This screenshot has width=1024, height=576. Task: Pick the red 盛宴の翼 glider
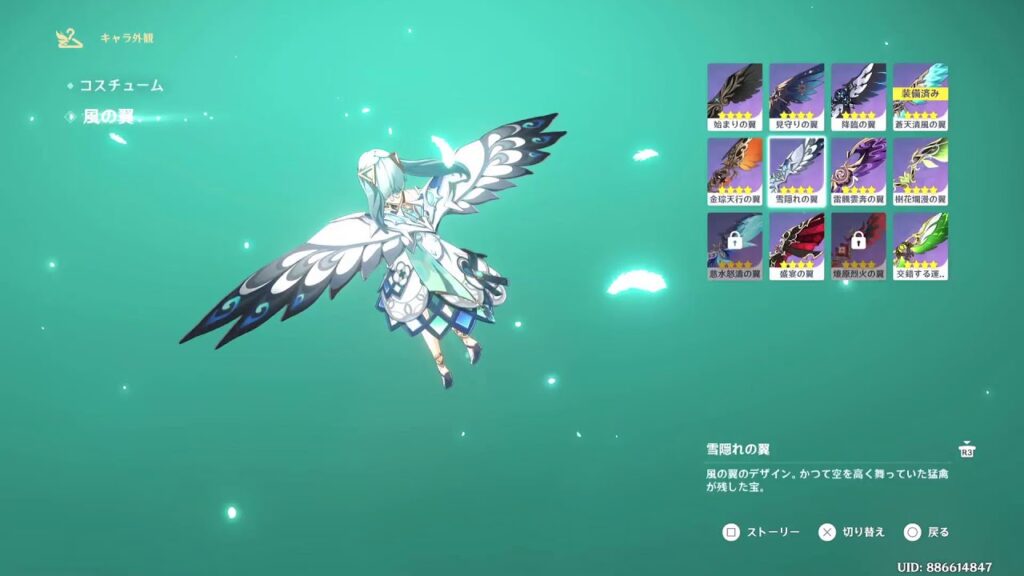tap(797, 245)
